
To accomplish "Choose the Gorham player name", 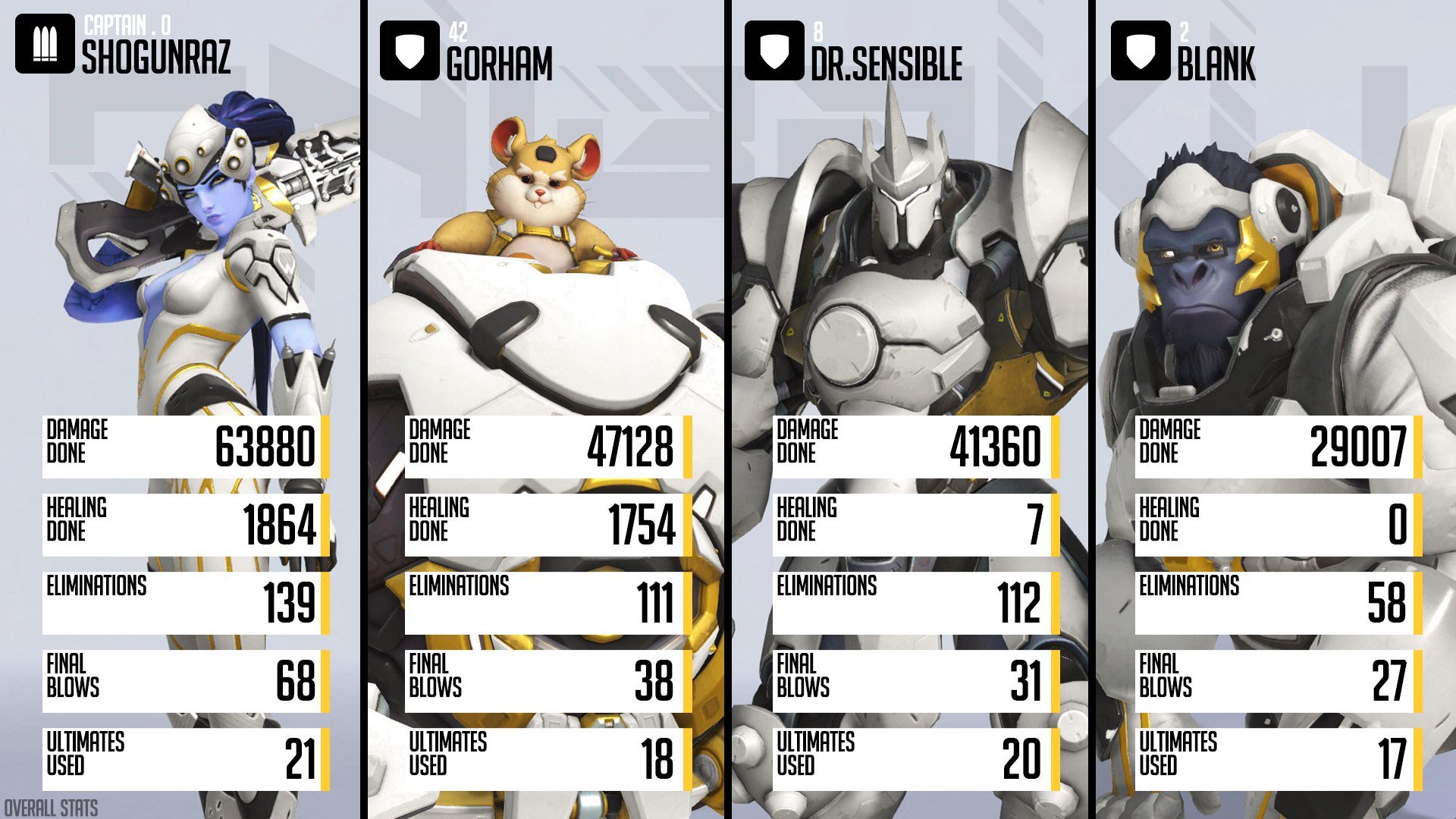I will (500, 64).
